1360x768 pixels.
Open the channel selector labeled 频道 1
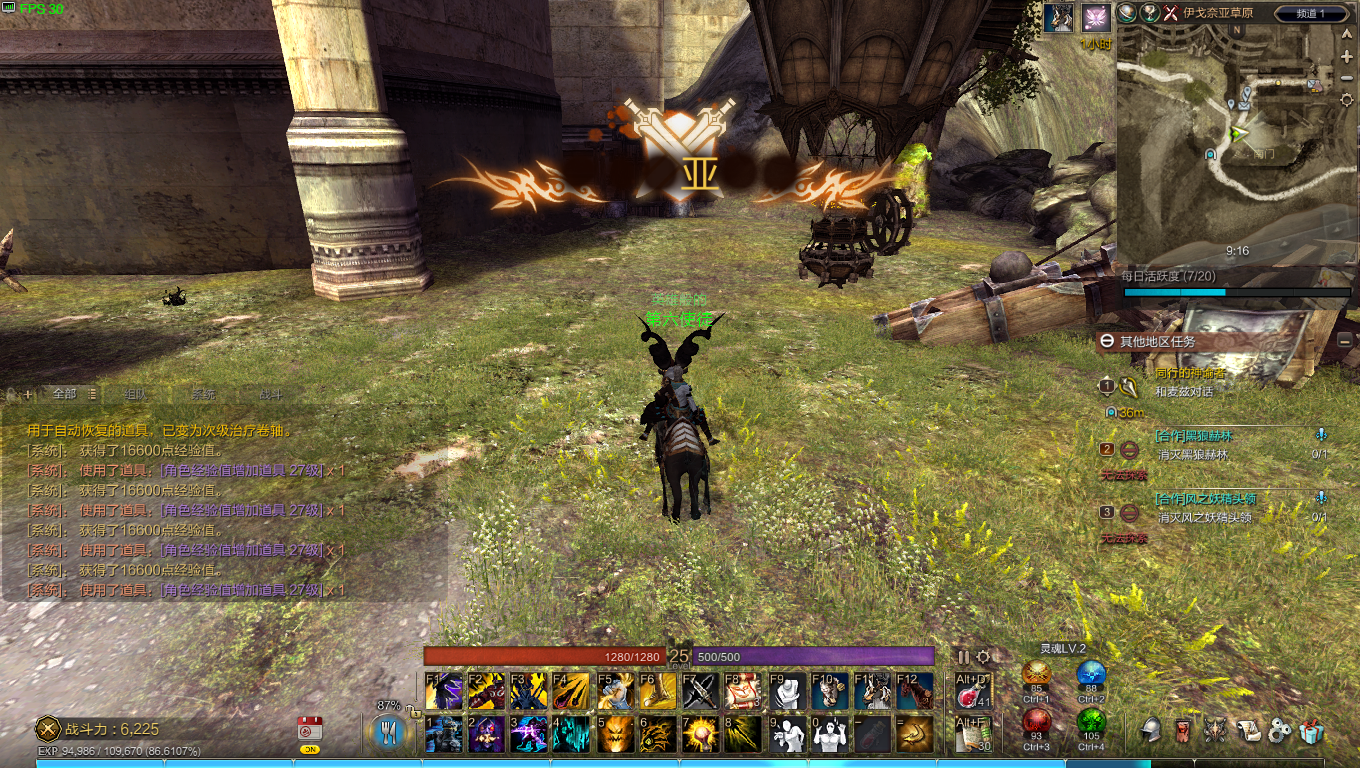click(1308, 13)
